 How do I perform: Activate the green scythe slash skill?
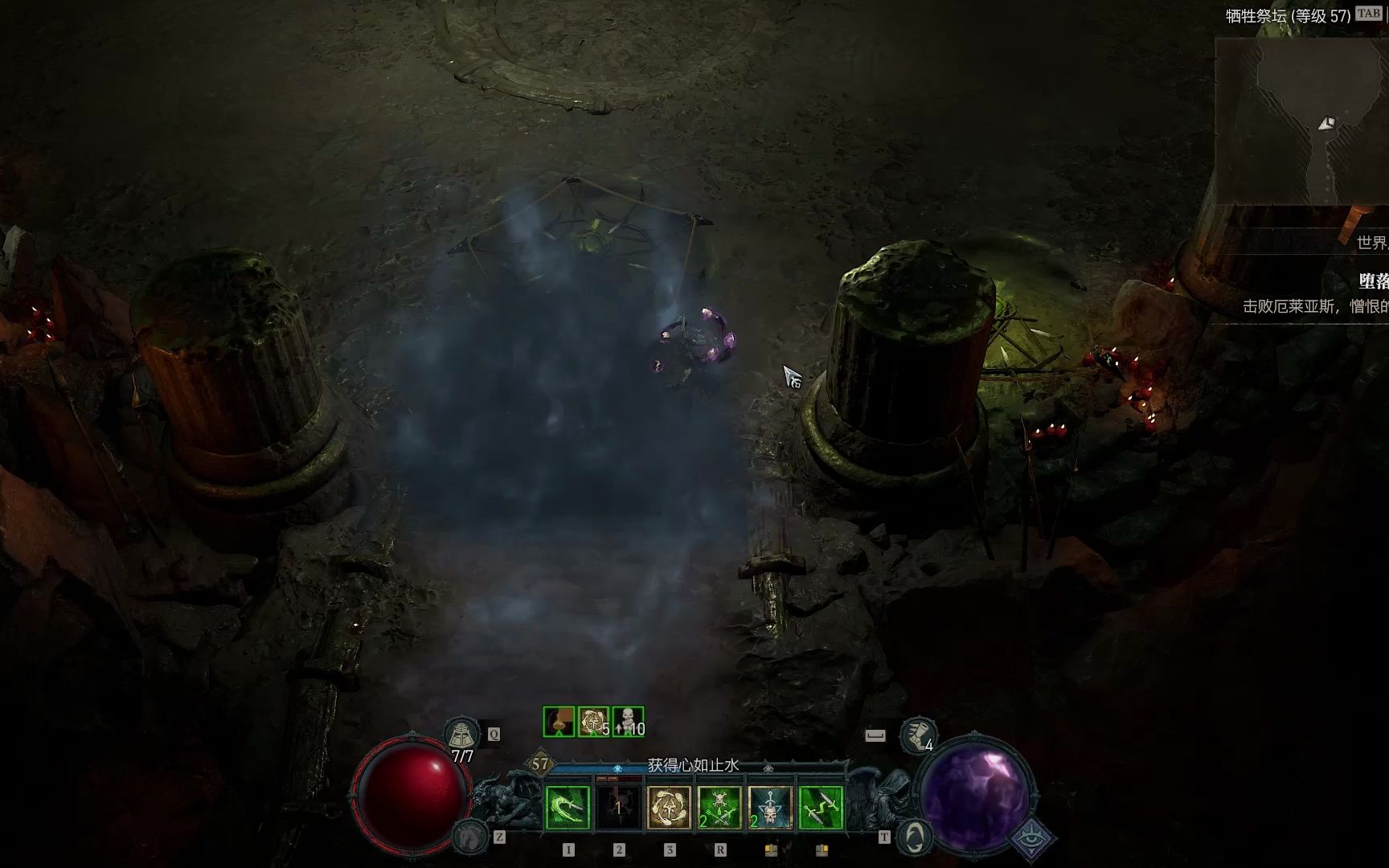click(567, 808)
